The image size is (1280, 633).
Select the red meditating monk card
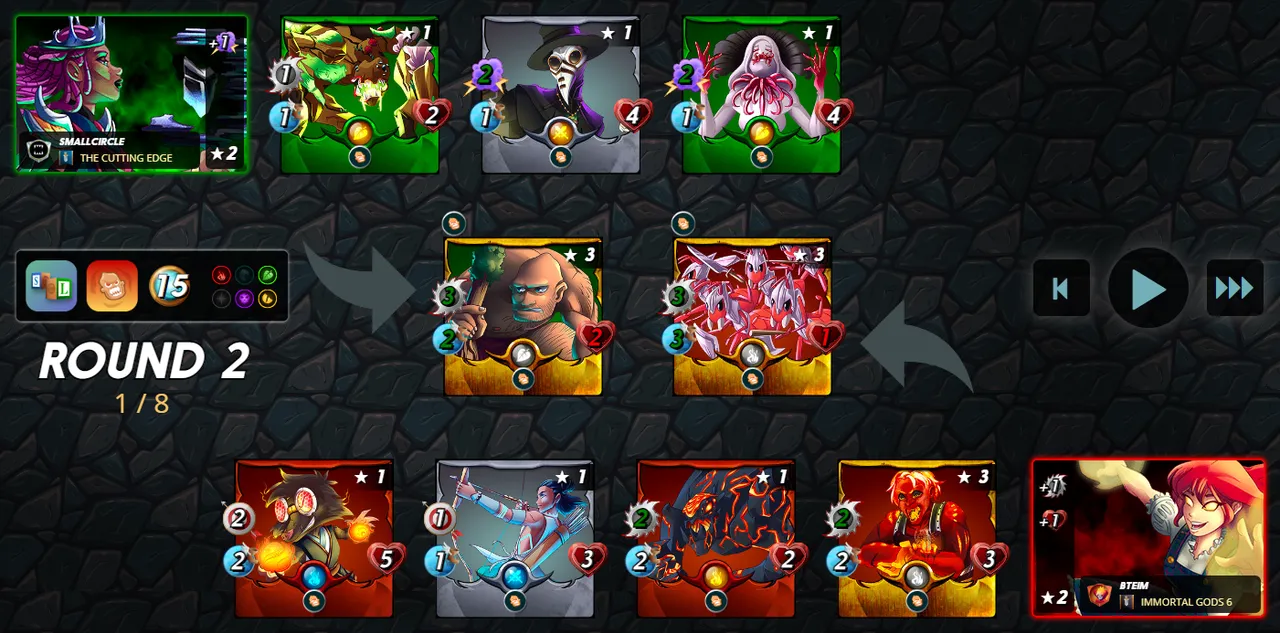pyautogui.click(x=917, y=538)
